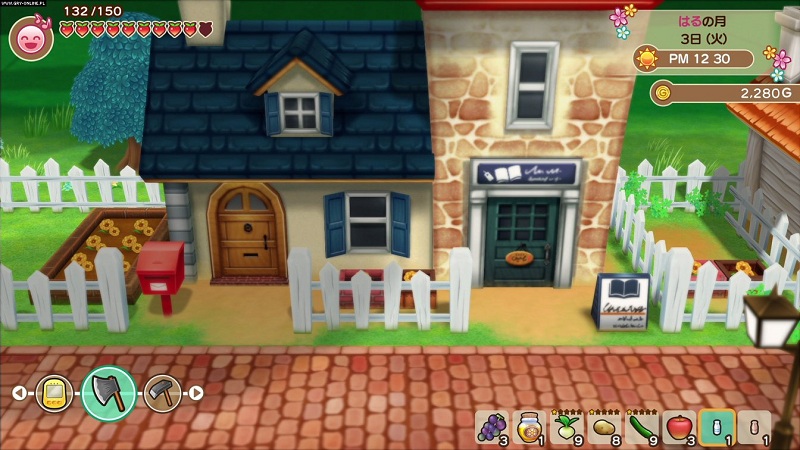Image resolution: width=800 pixels, height=450 pixels.
Task: Pick the red apple slot
Action: click(x=678, y=428)
